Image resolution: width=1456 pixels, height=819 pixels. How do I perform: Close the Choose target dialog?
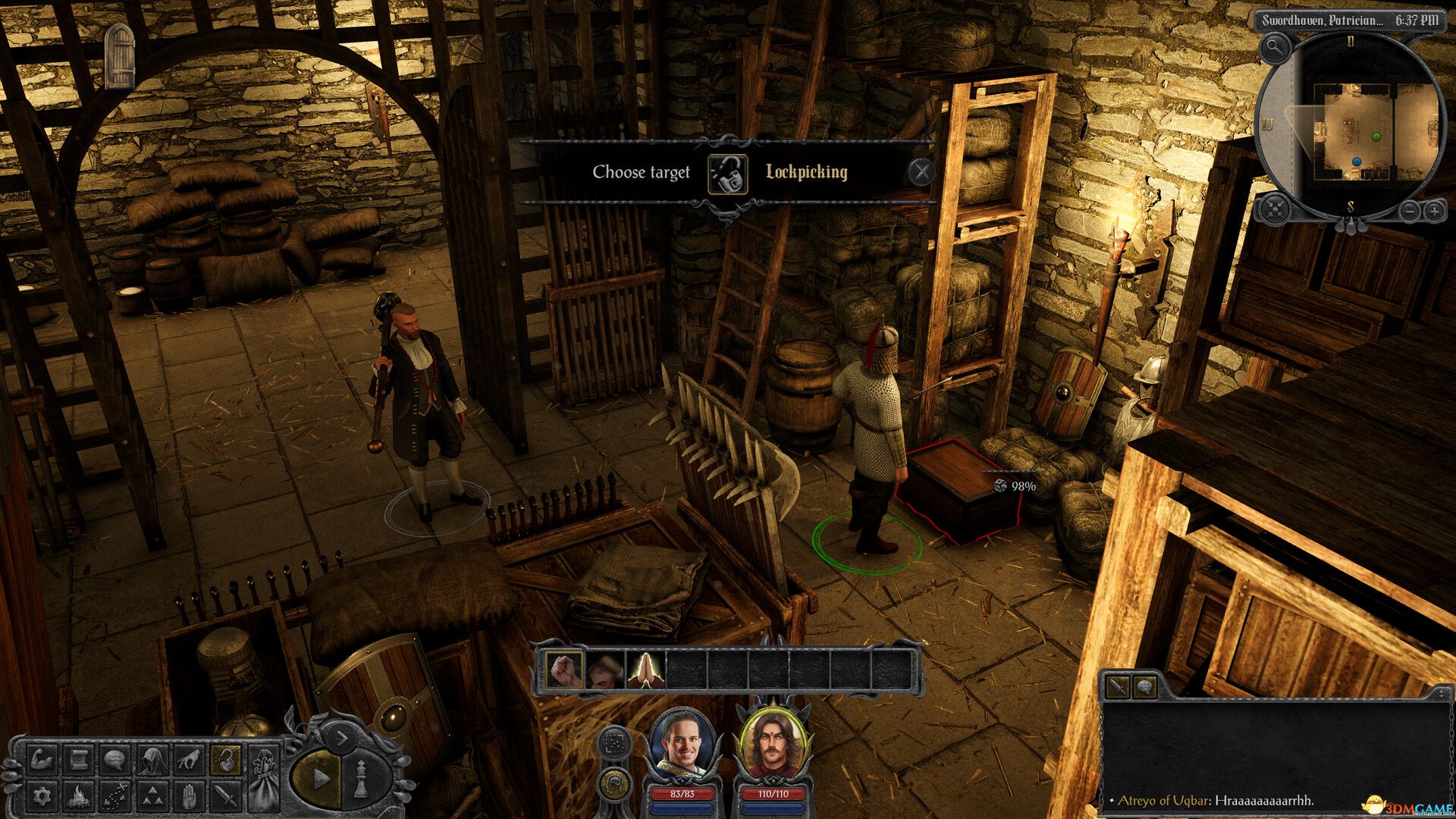pos(921,171)
